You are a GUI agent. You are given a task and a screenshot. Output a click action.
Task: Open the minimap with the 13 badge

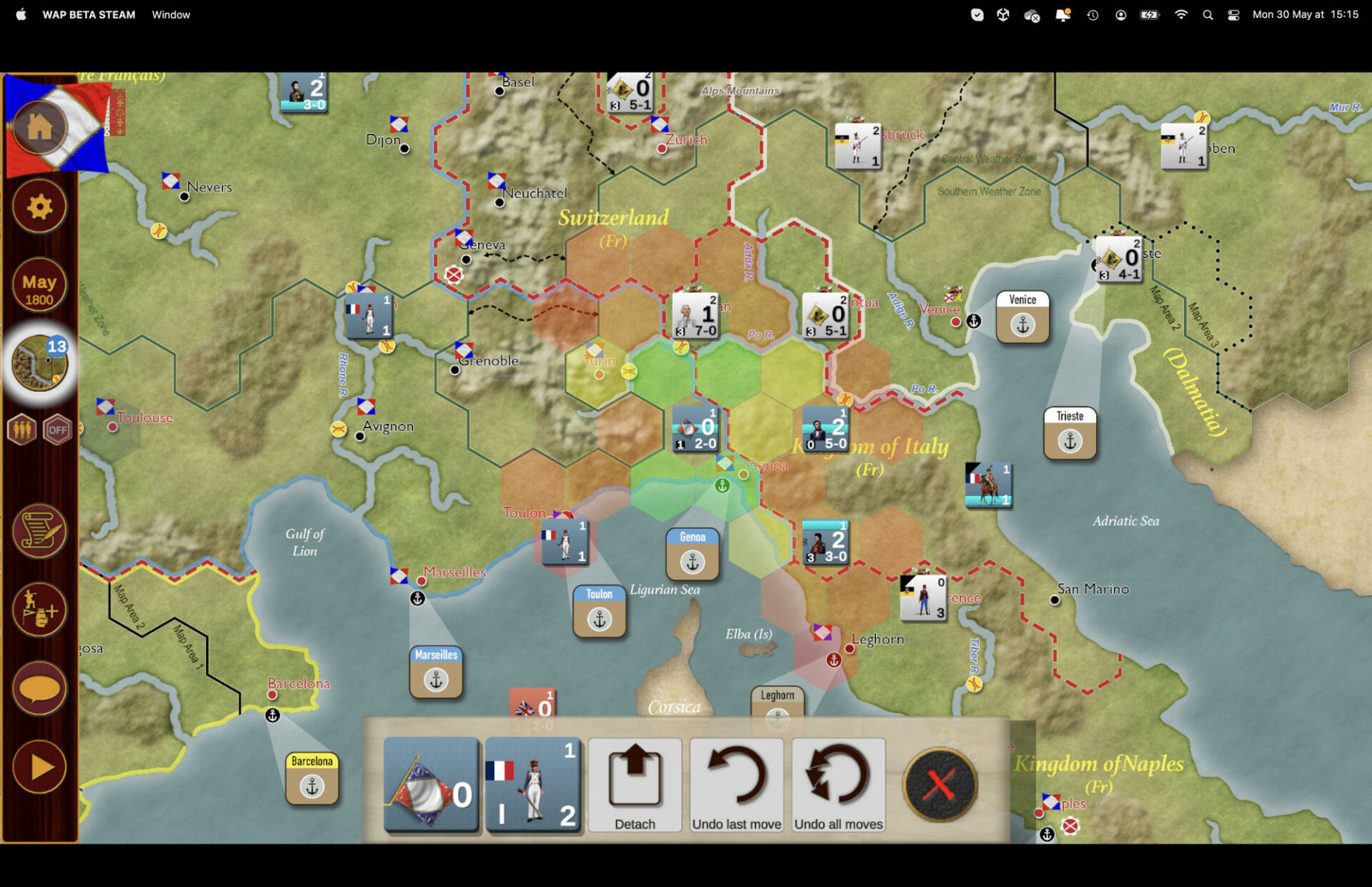click(x=39, y=364)
